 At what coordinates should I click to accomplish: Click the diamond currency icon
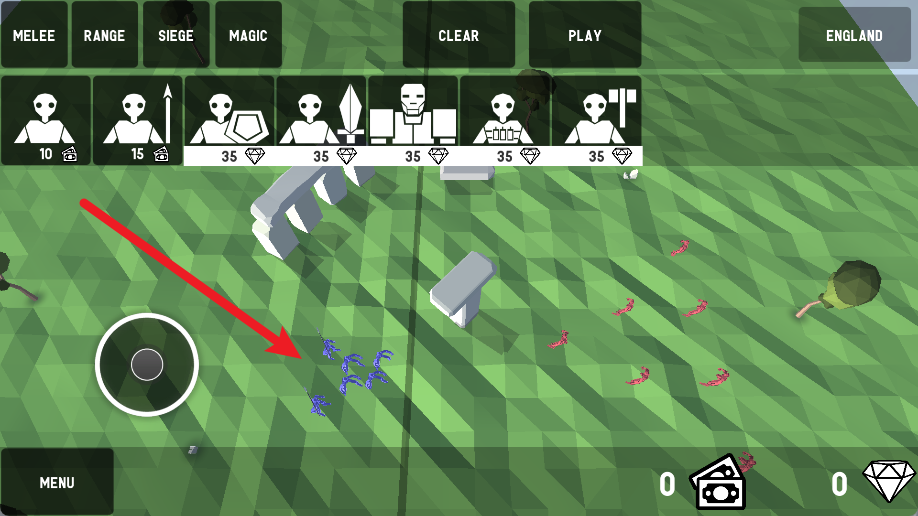click(x=889, y=483)
